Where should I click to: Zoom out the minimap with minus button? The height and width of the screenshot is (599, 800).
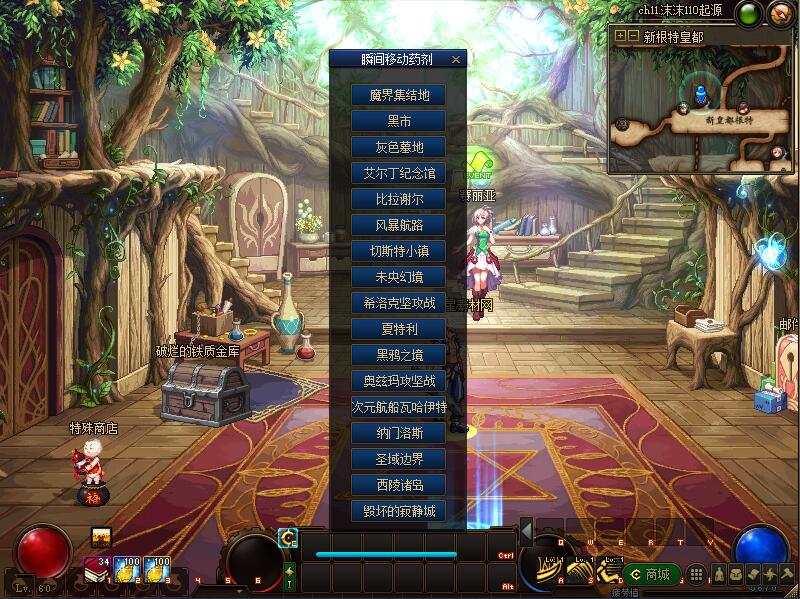coord(633,35)
